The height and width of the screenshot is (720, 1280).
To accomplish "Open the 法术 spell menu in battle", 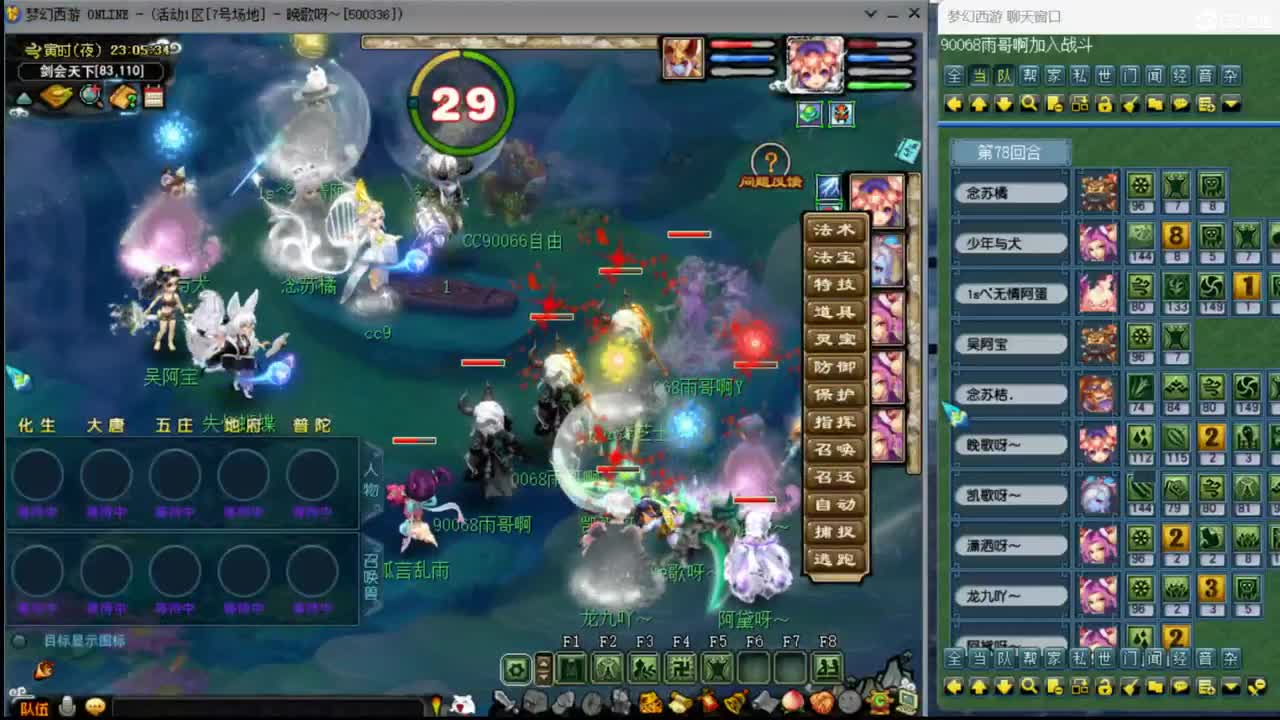I will (x=833, y=230).
